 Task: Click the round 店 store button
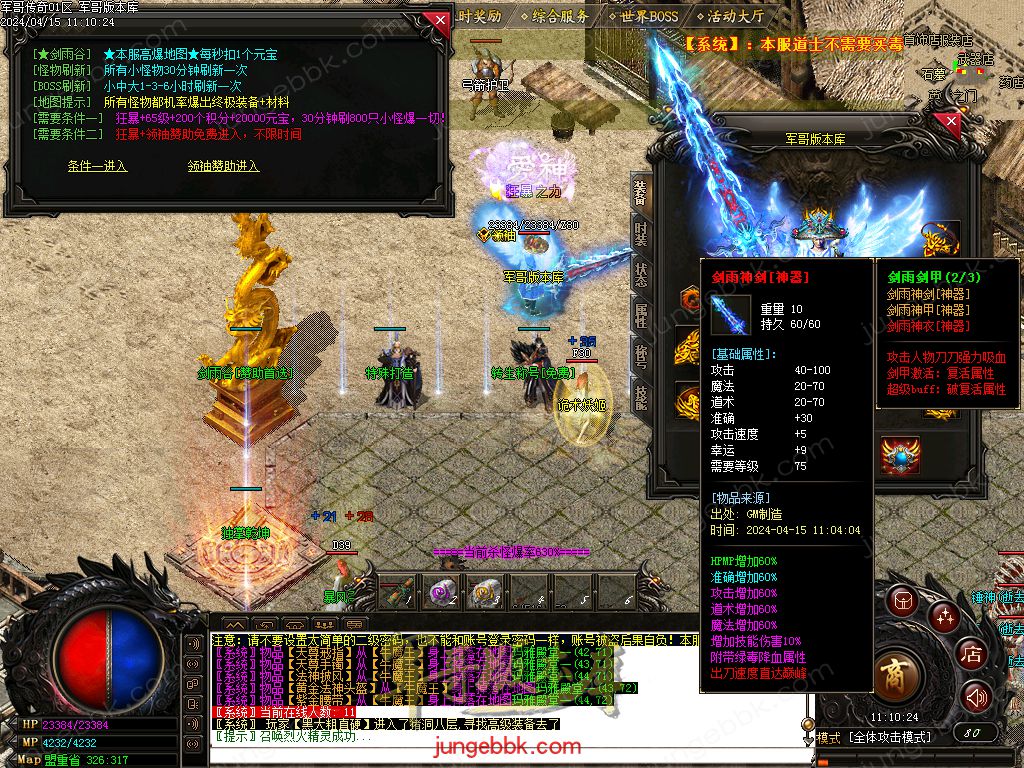(x=971, y=654)
